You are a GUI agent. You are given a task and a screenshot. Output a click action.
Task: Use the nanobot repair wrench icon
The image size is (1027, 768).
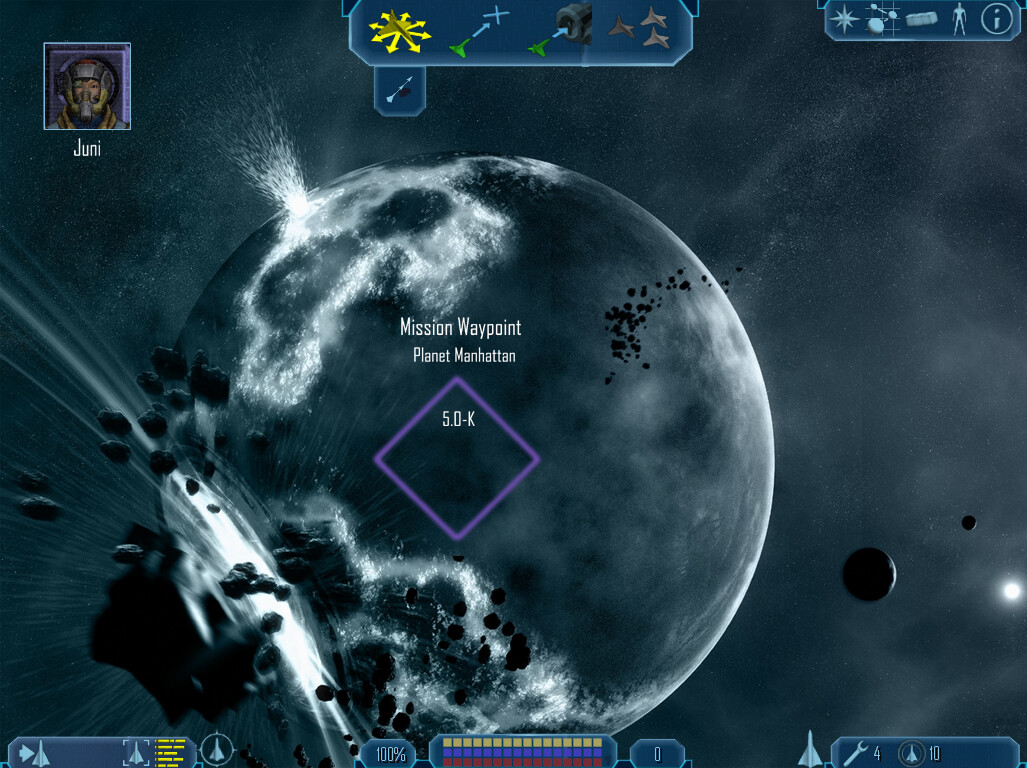(x=854, y=752)
